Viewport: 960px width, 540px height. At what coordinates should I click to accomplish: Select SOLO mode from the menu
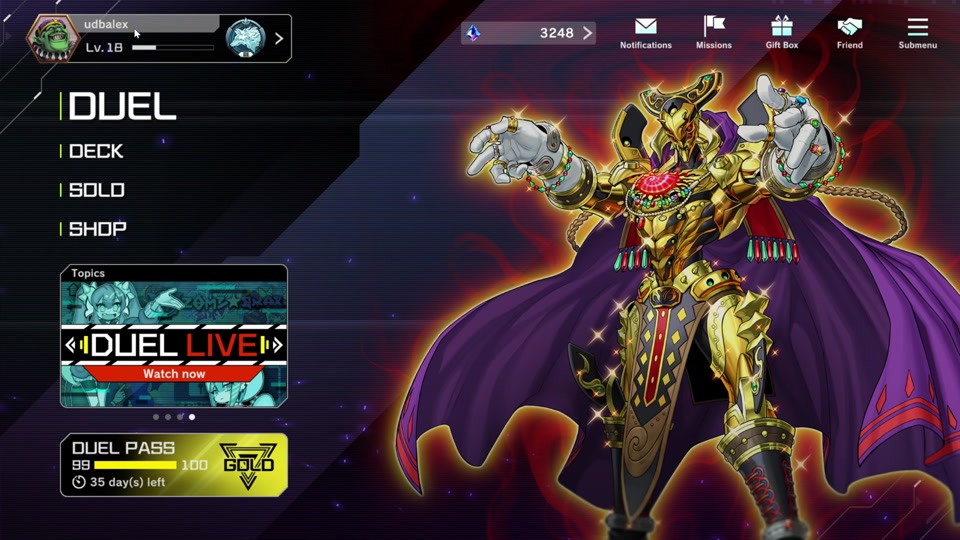[97, 190]
